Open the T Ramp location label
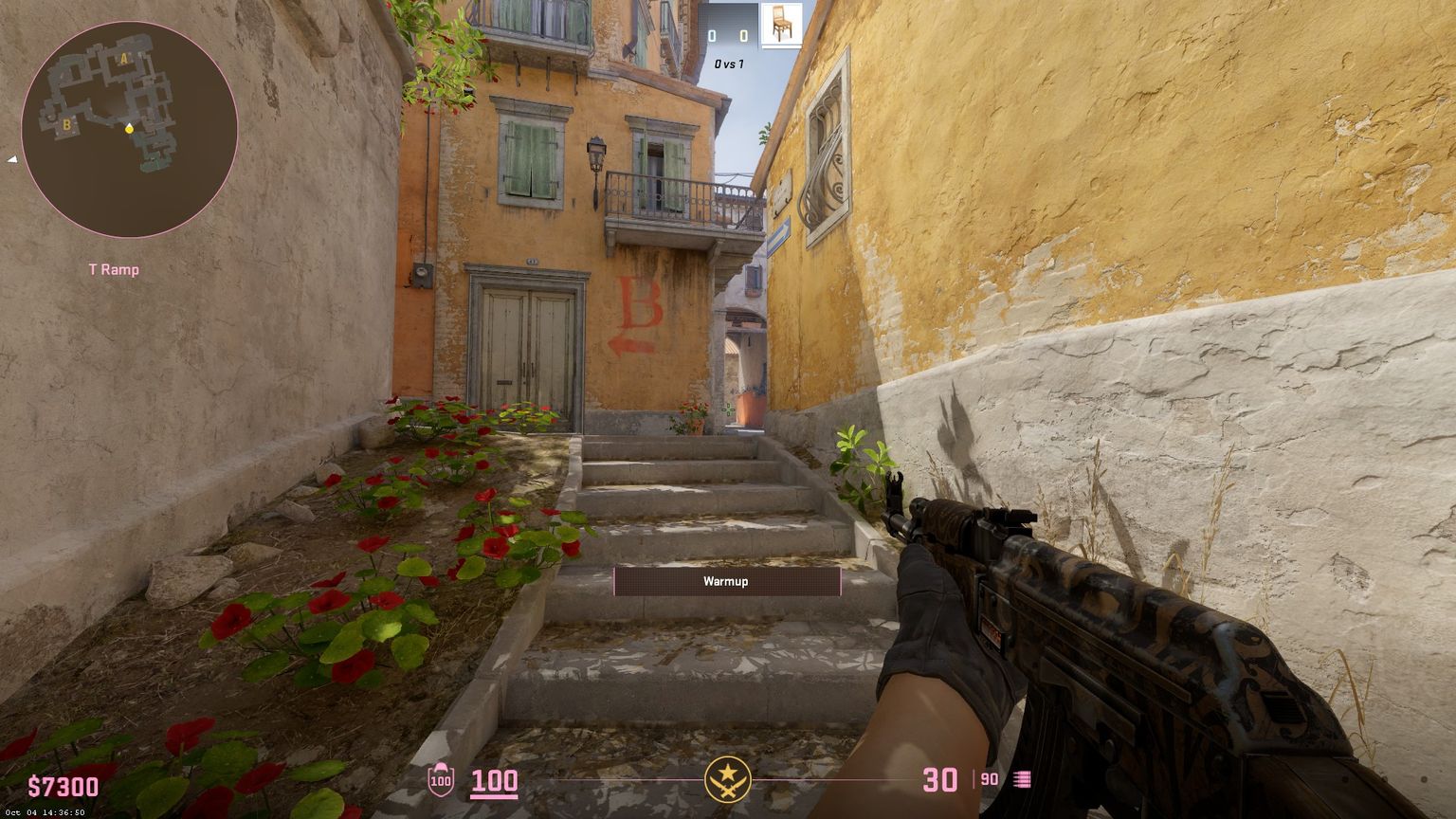This screenshot has height=819, width=1456. click(x=116, y=269)
